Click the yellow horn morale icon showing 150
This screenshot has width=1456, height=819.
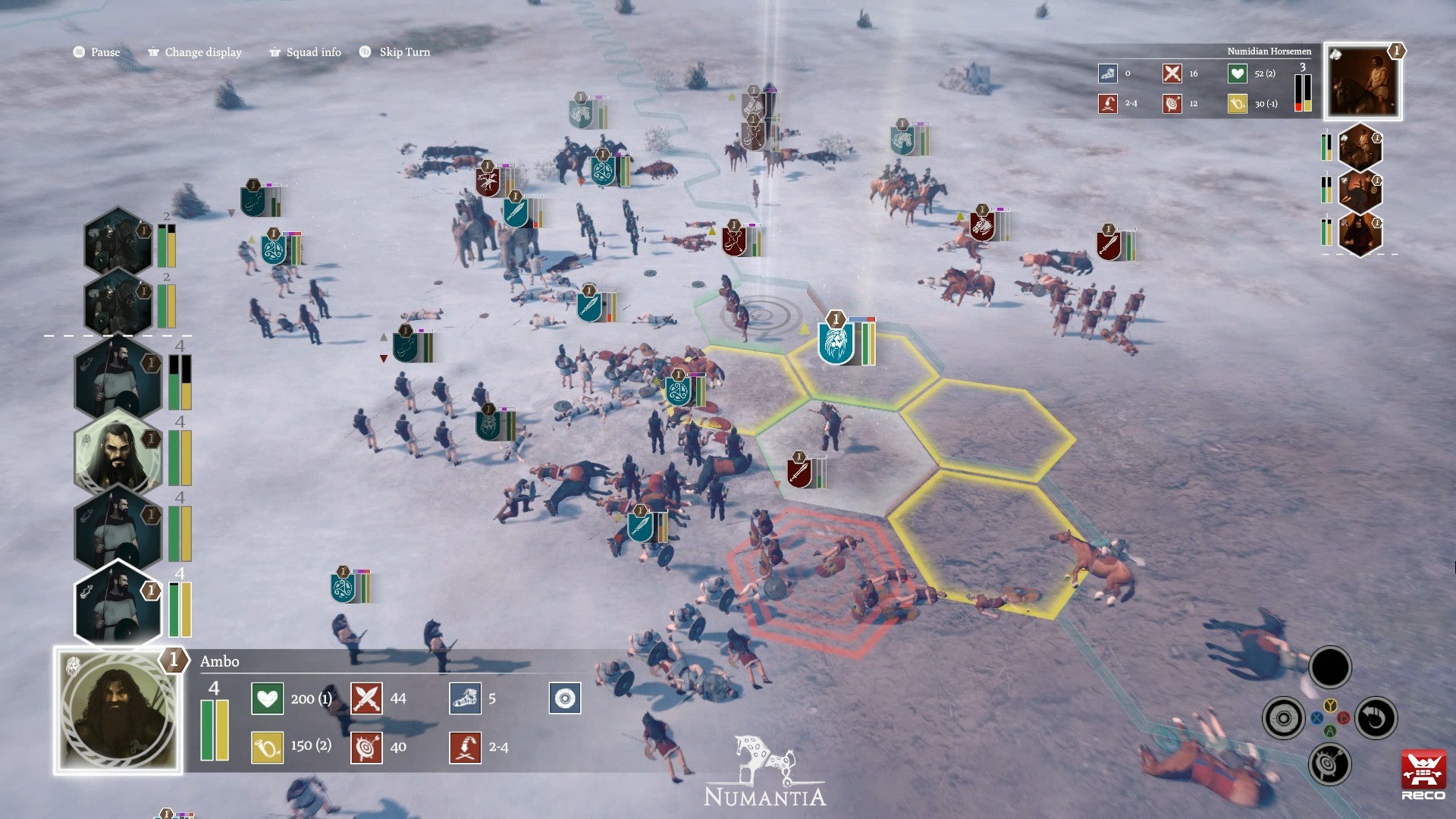click(267, 747)
